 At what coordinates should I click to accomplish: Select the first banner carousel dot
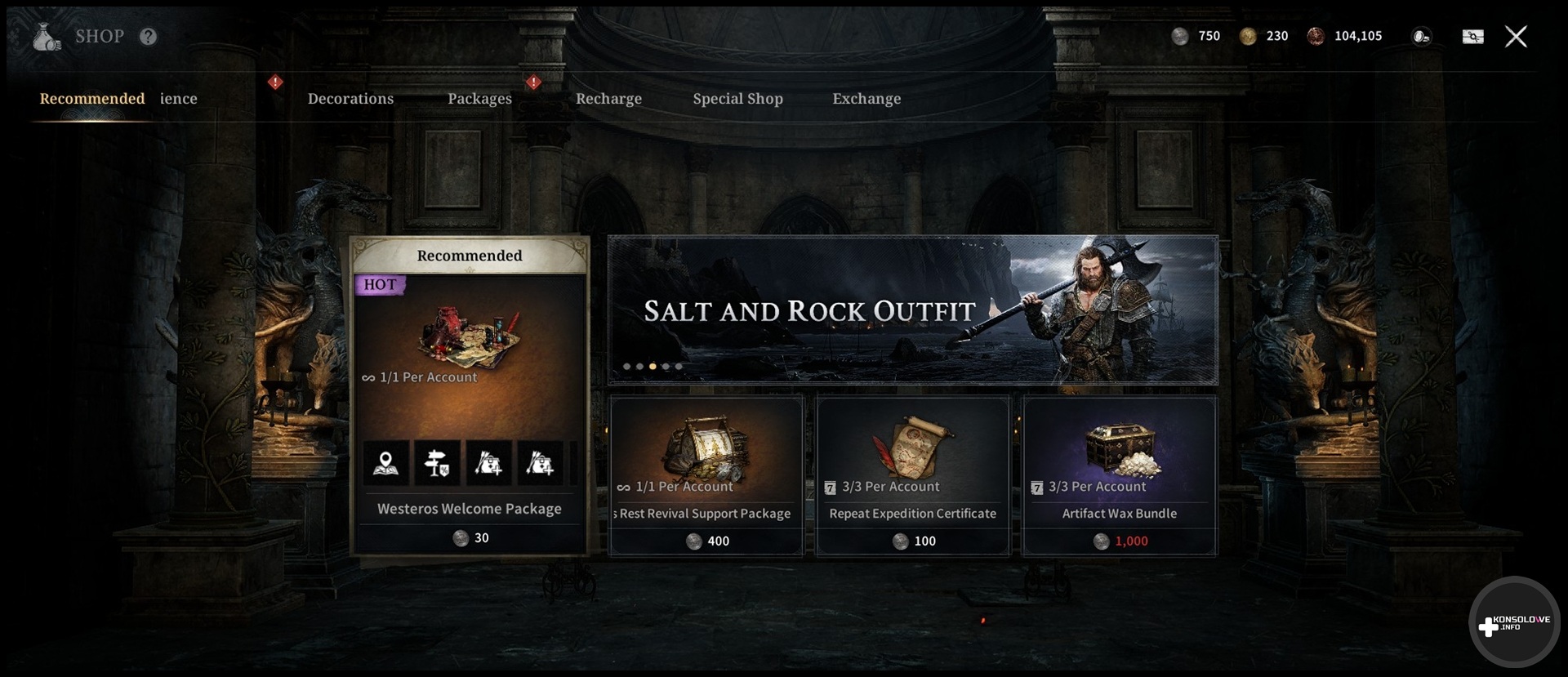(626, 367)
